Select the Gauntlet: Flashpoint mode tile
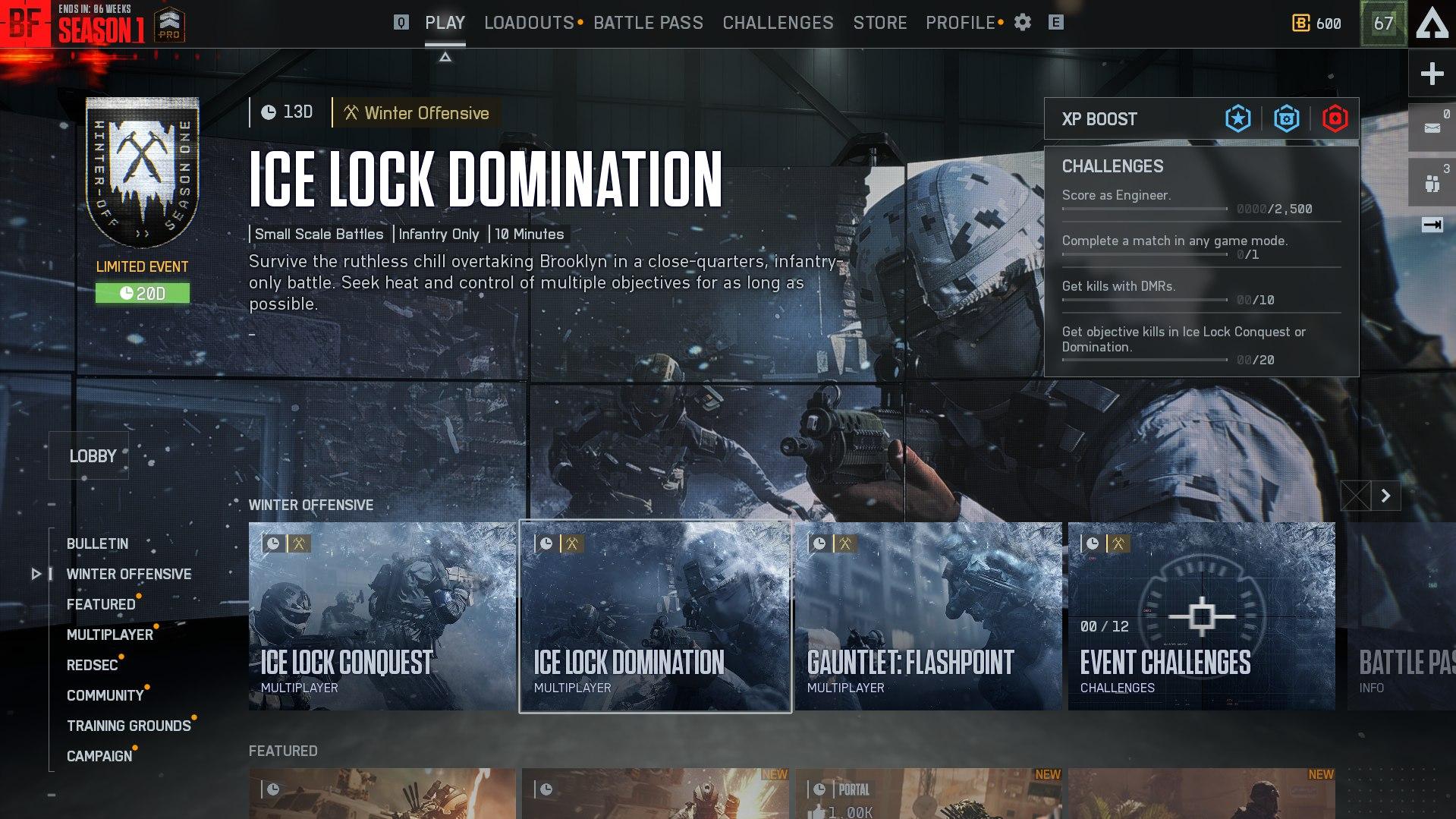Image resolution: width=1456 pixels, height=819 pixels. (928, 616)
